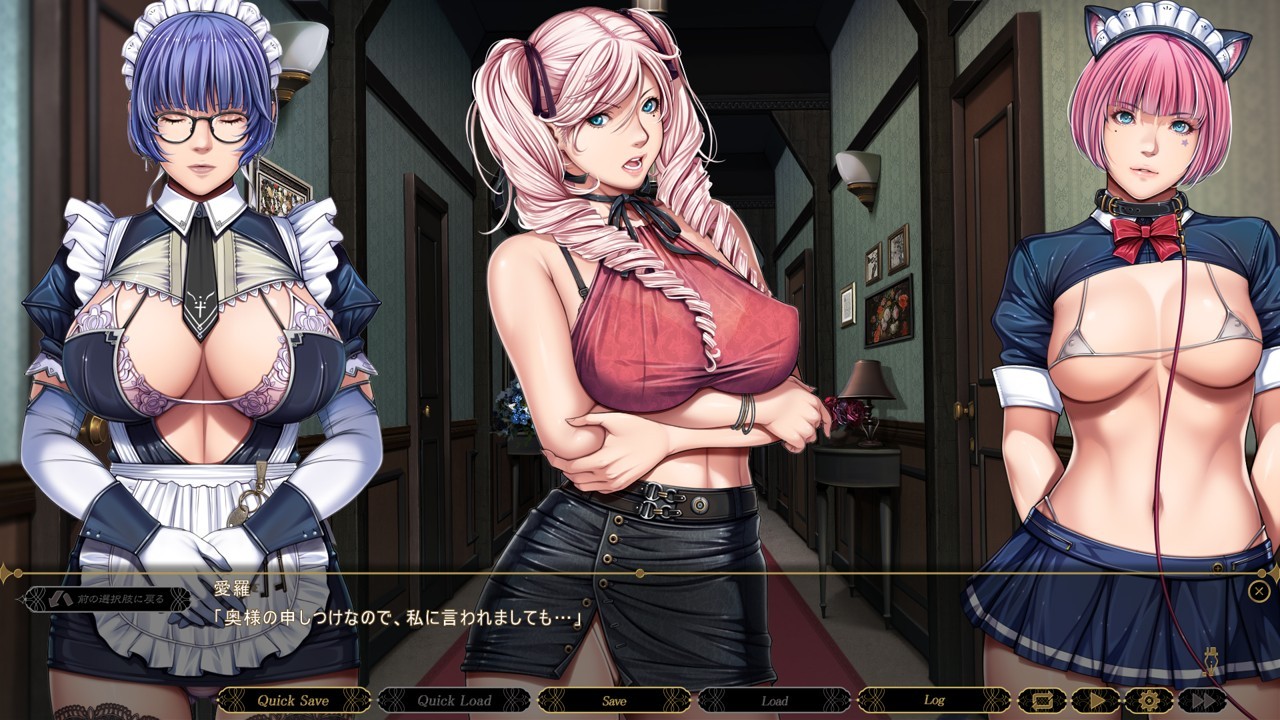The image size is (1280, 720).
Task: Return to previous choice (前の選択肢に戻る)
Action: (107, 599)
